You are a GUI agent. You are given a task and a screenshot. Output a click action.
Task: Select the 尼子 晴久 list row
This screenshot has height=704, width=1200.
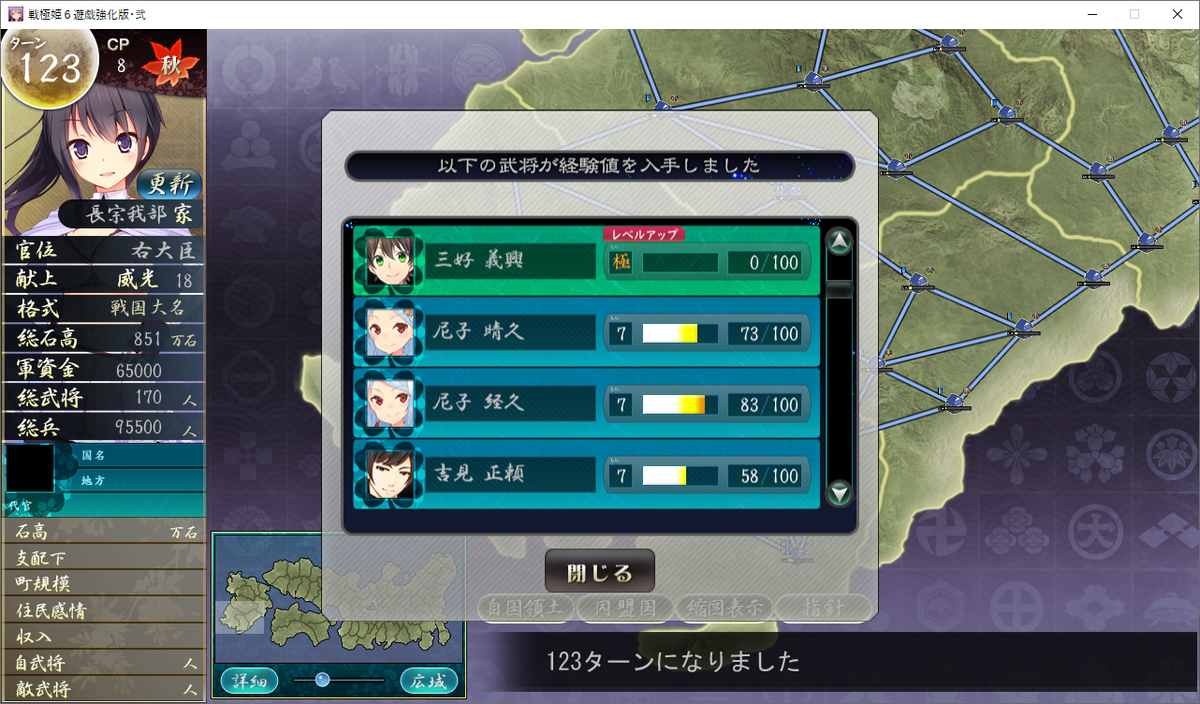pyautogui.click(x=586, y=333)
